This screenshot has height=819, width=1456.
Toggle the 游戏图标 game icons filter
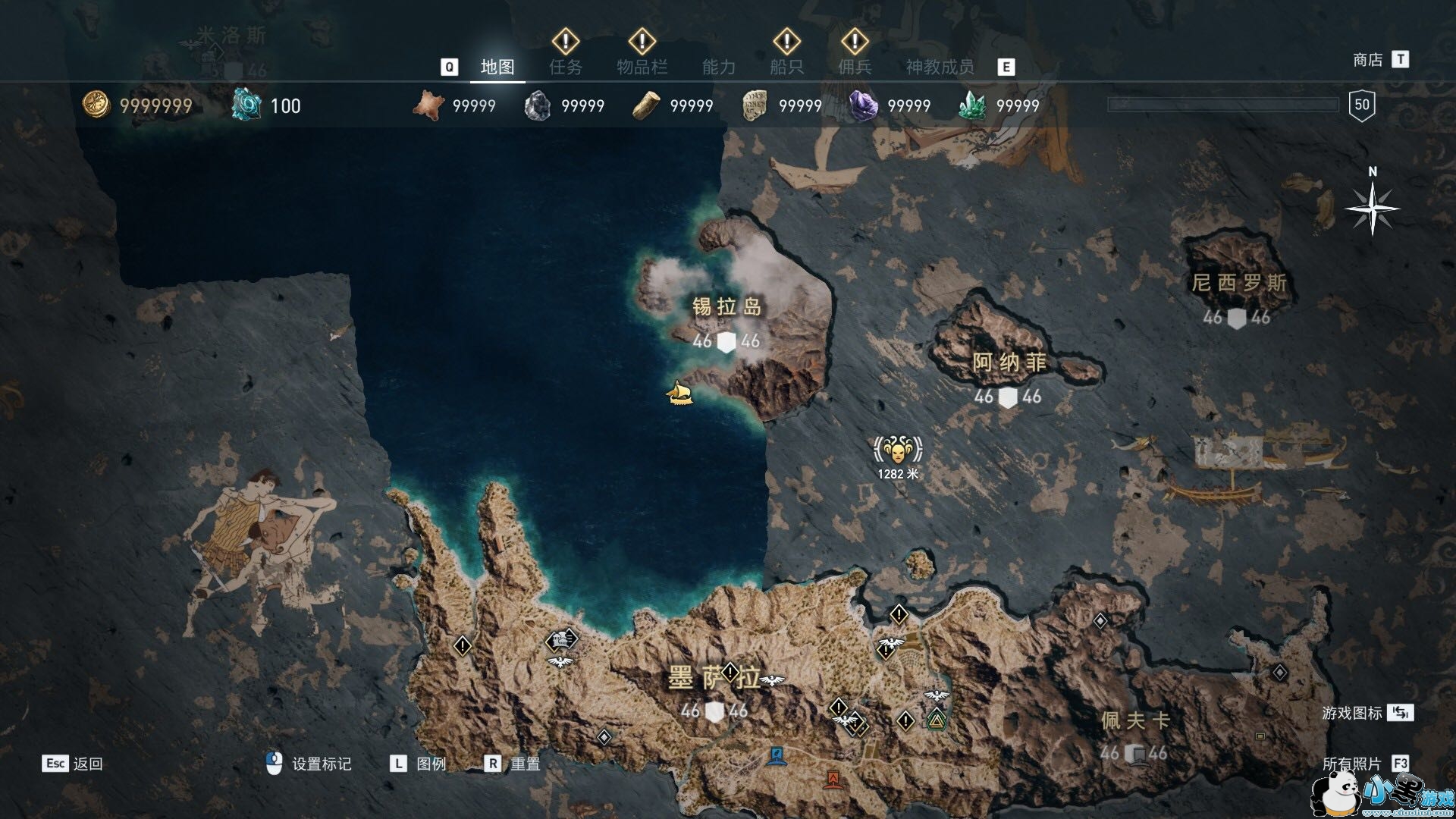click(1352, 713)
